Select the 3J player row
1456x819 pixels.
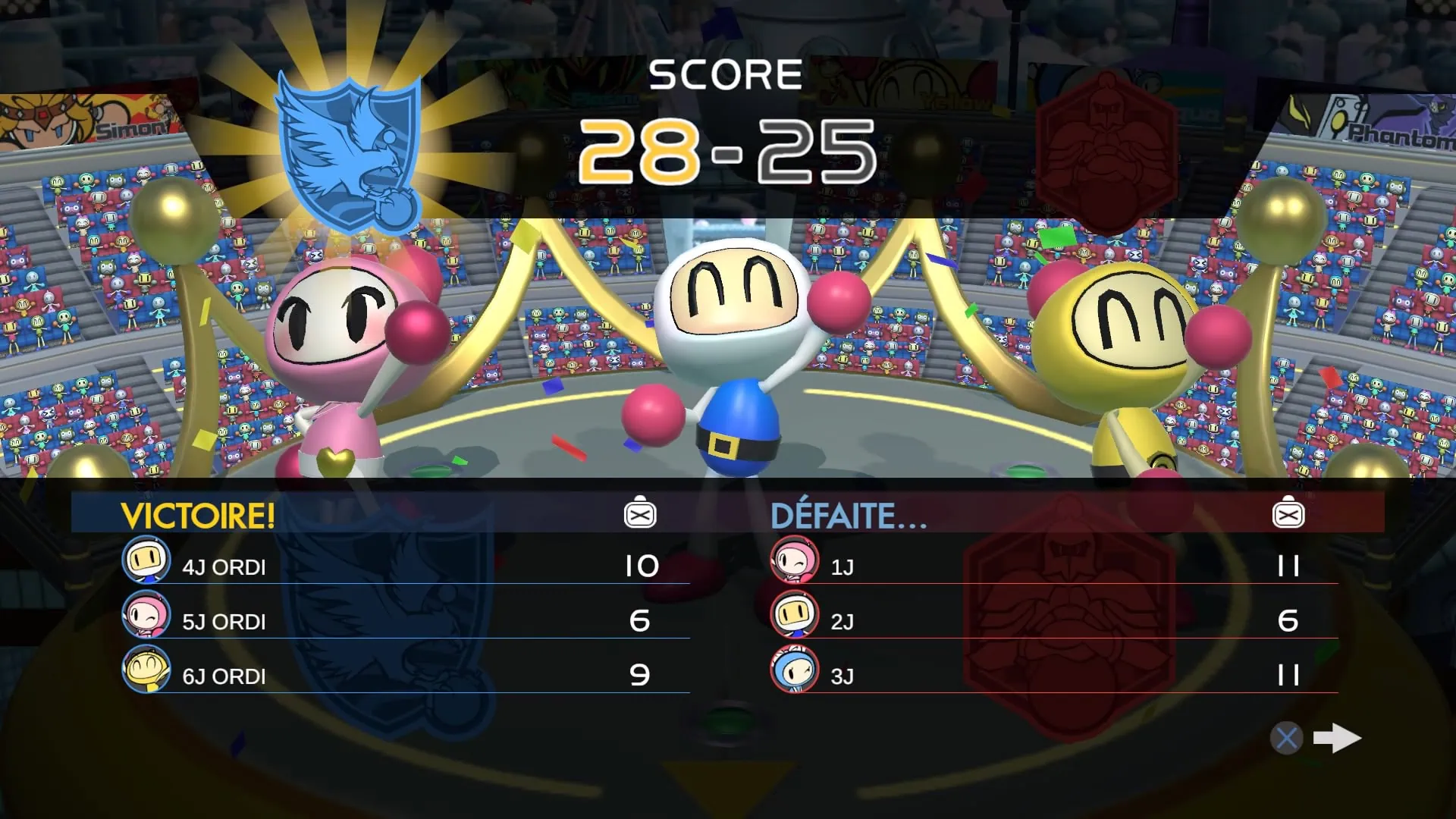(1054, 675)
